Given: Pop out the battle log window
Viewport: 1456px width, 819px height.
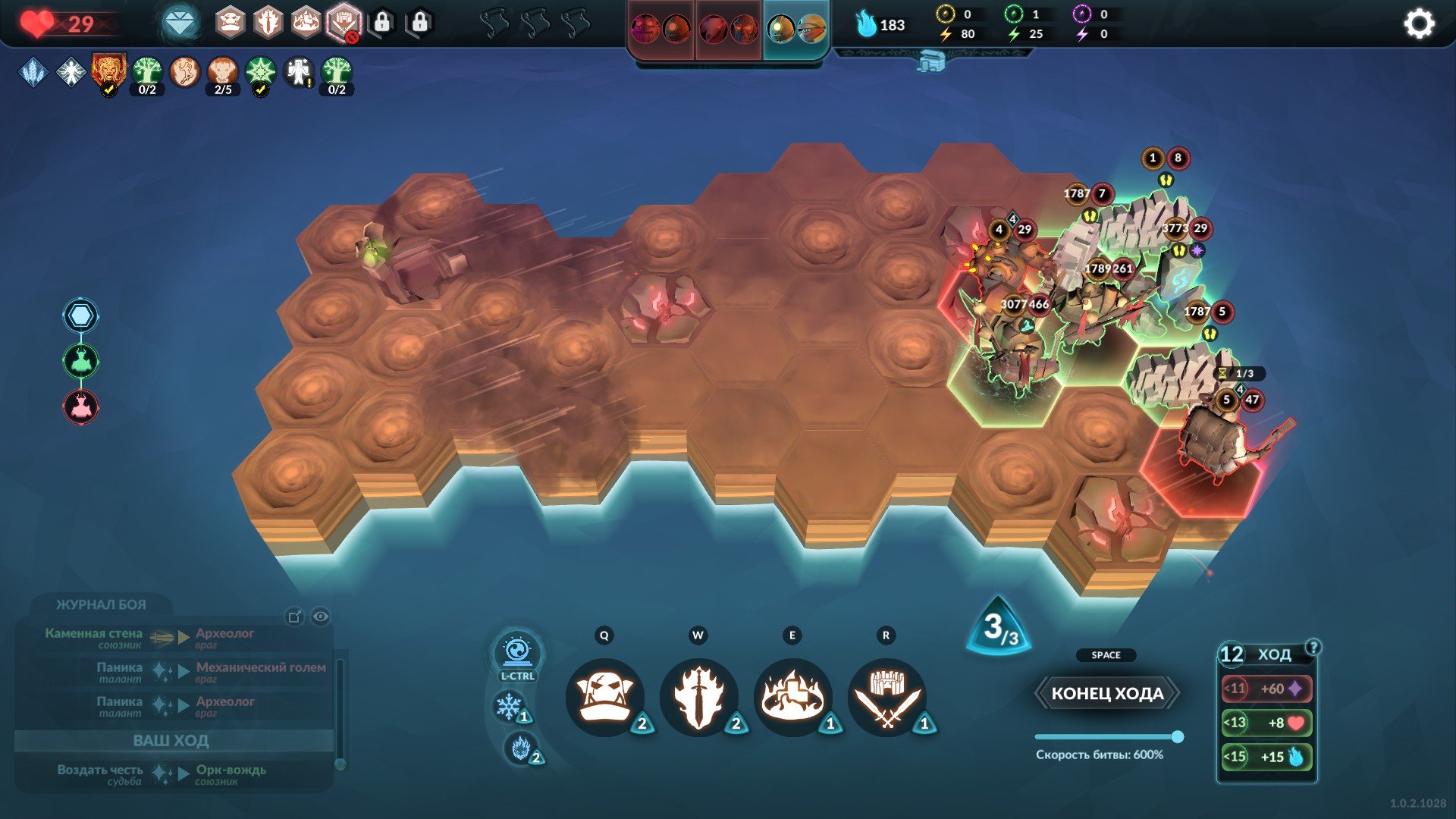Looking at the screenshot, I should (294, 617).
